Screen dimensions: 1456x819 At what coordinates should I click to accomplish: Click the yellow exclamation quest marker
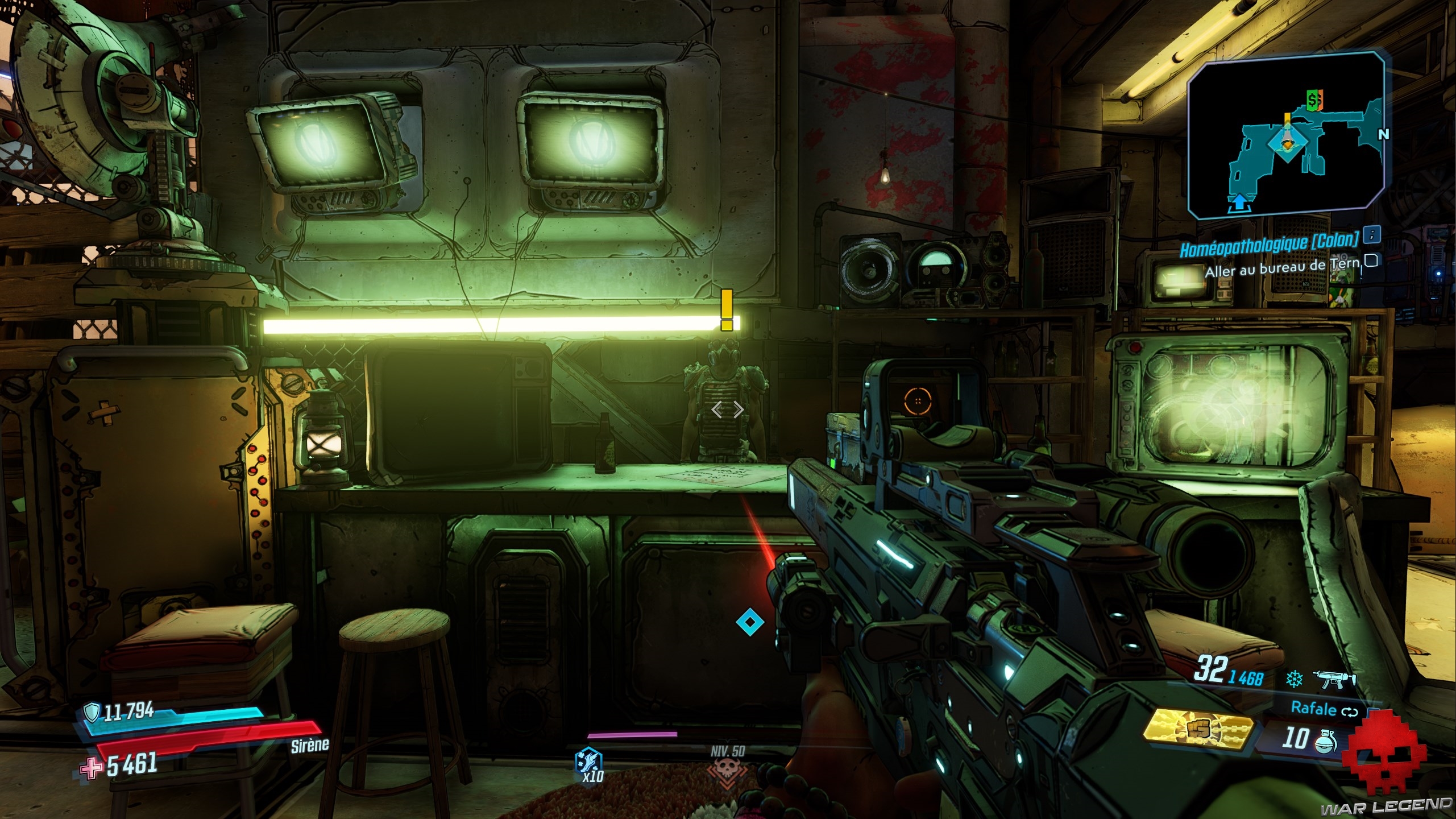click(727, 310)
